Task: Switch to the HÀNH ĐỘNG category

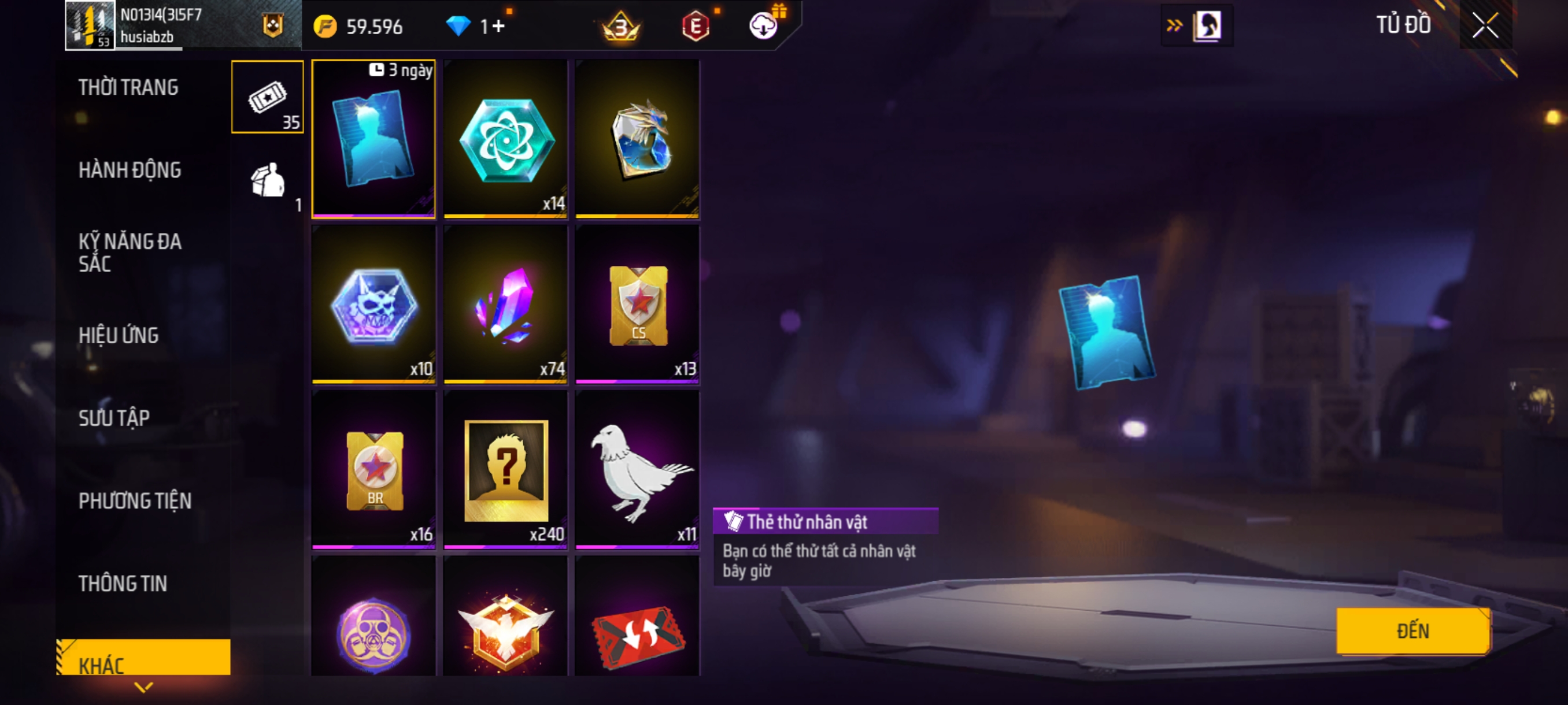Action: pyautogui.click(x=130, y=170)
